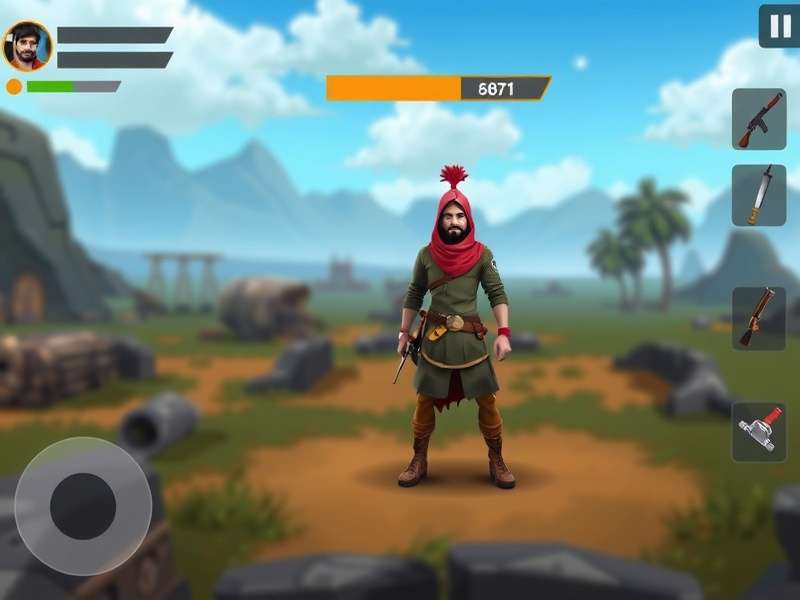Viewport: 800px width, 600px height.
Task: Open the player portrait profile
Action: click(27, 46)
